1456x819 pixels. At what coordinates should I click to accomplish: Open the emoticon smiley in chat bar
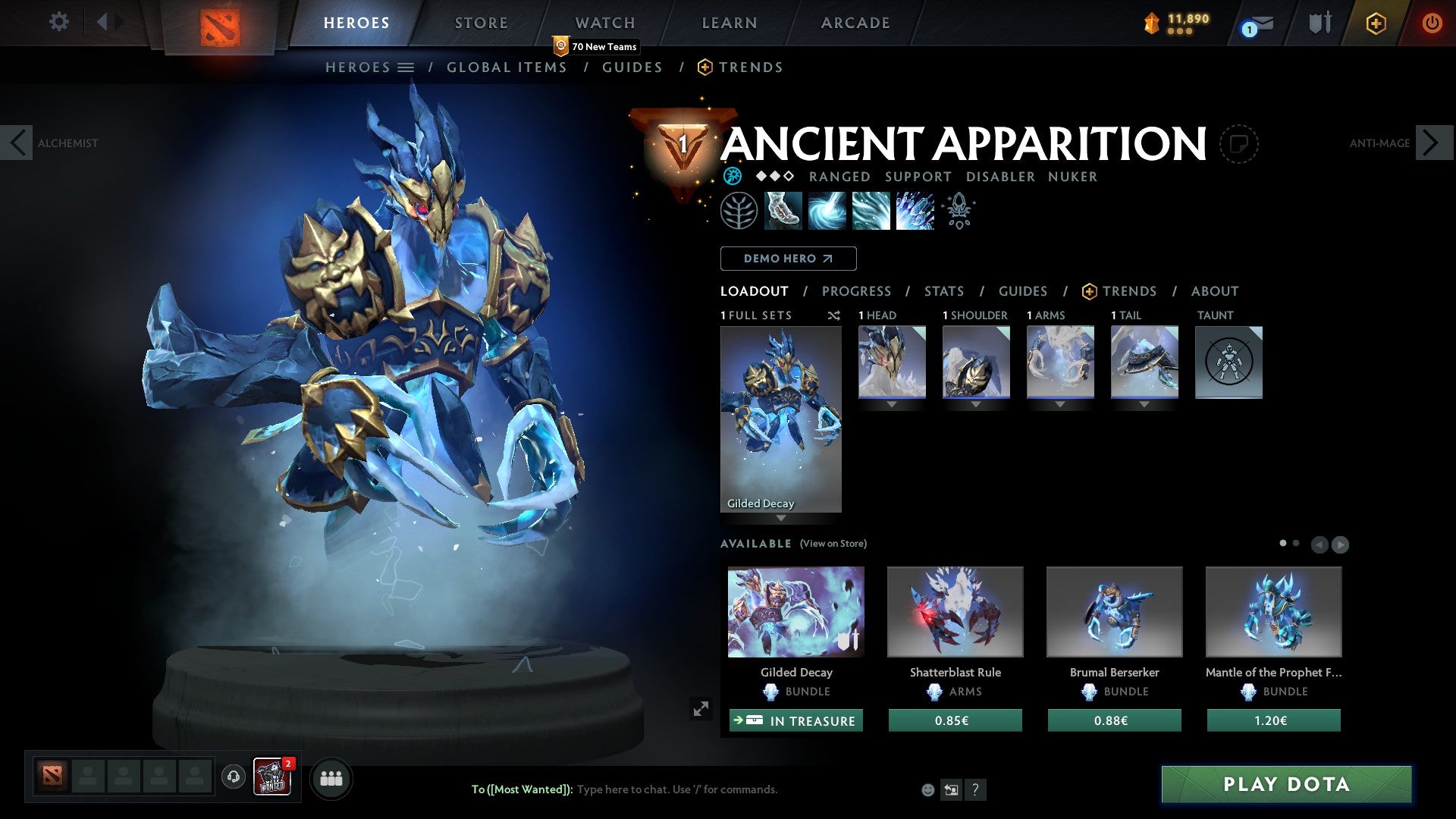click(927, 790)
